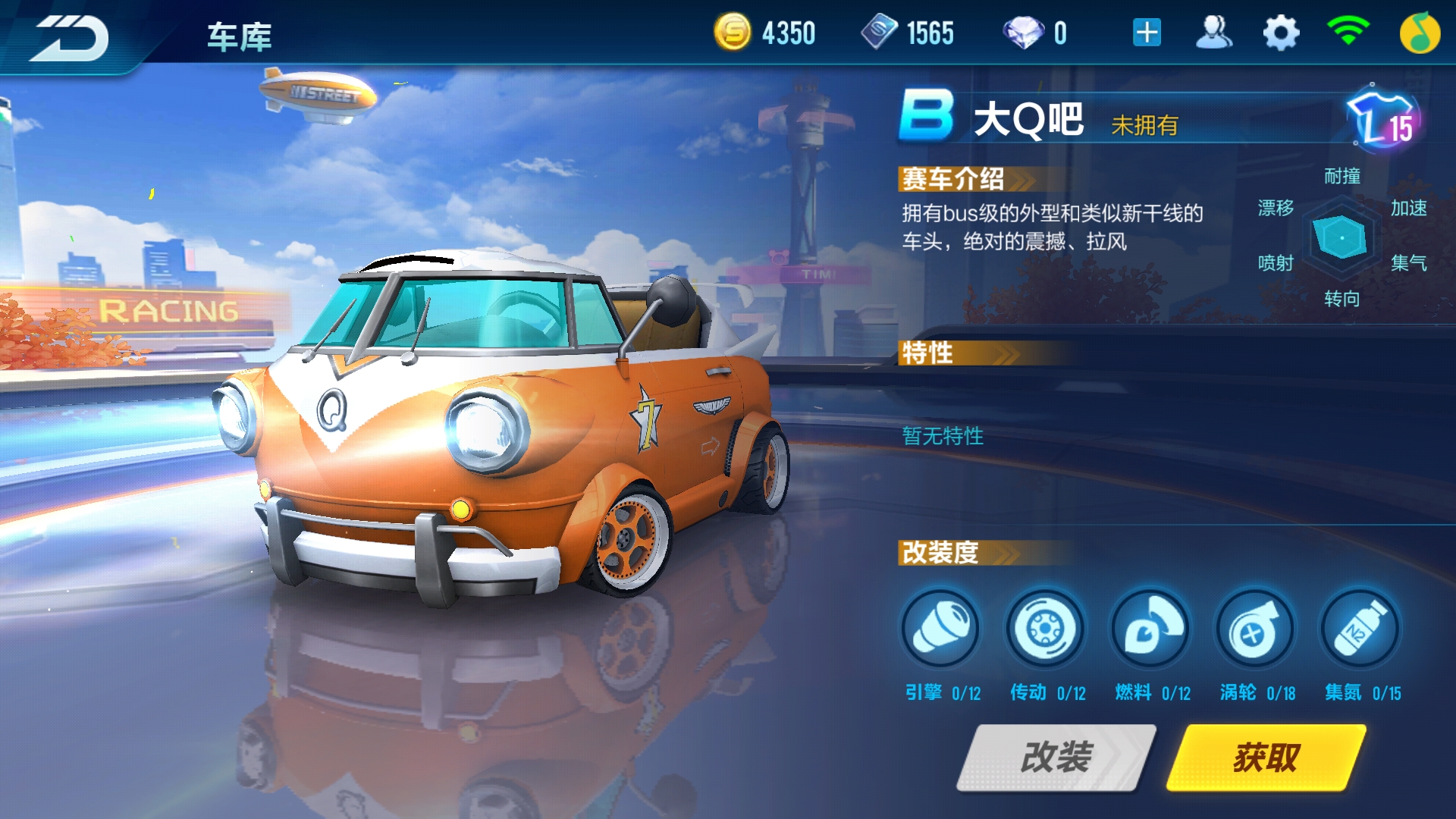The height and width of the screenshot is (819, 1456).
Task: Go back using the top-left arrow
Action: coord(70,36)
